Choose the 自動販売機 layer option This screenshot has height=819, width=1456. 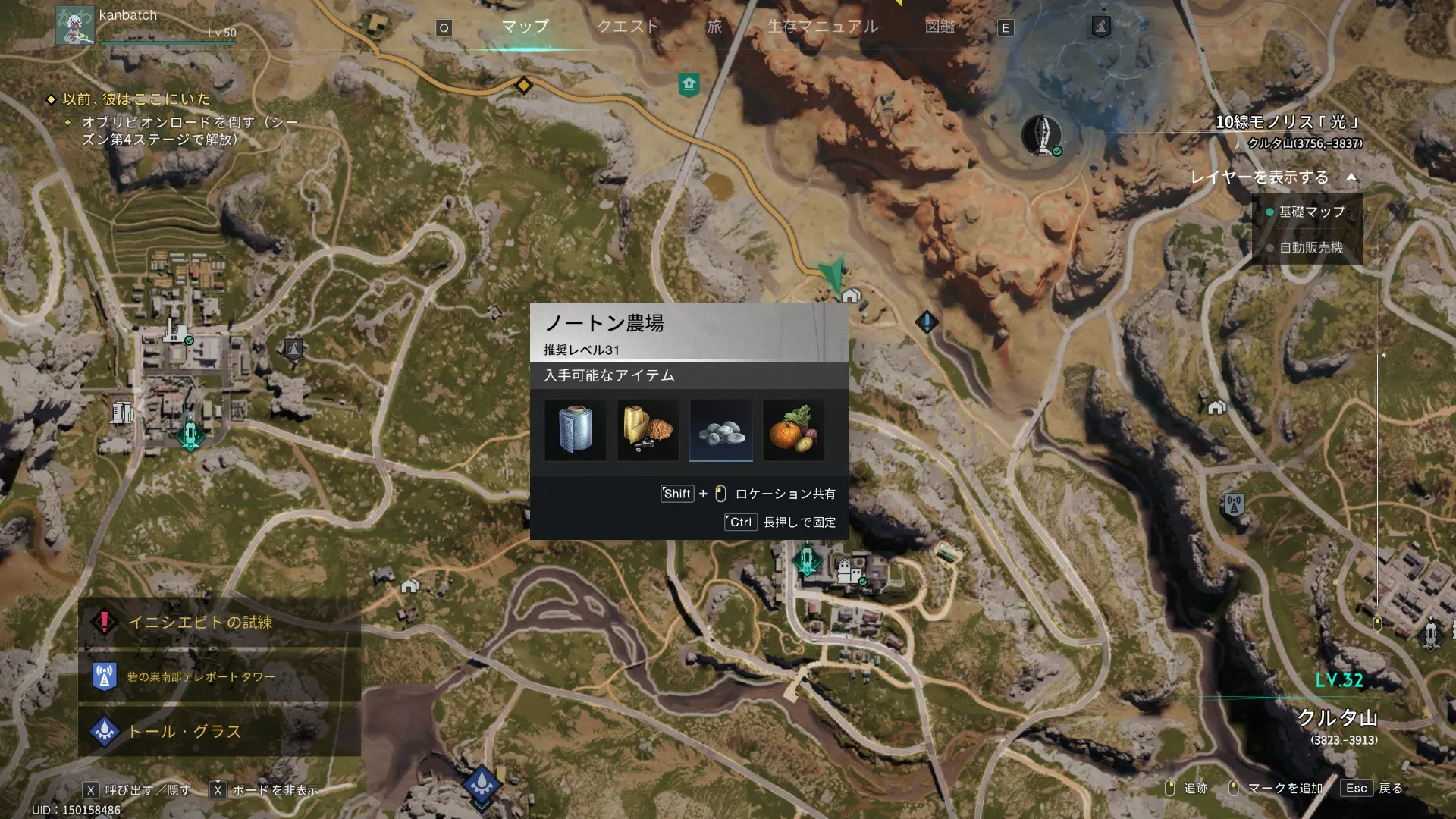[1310, 248]
